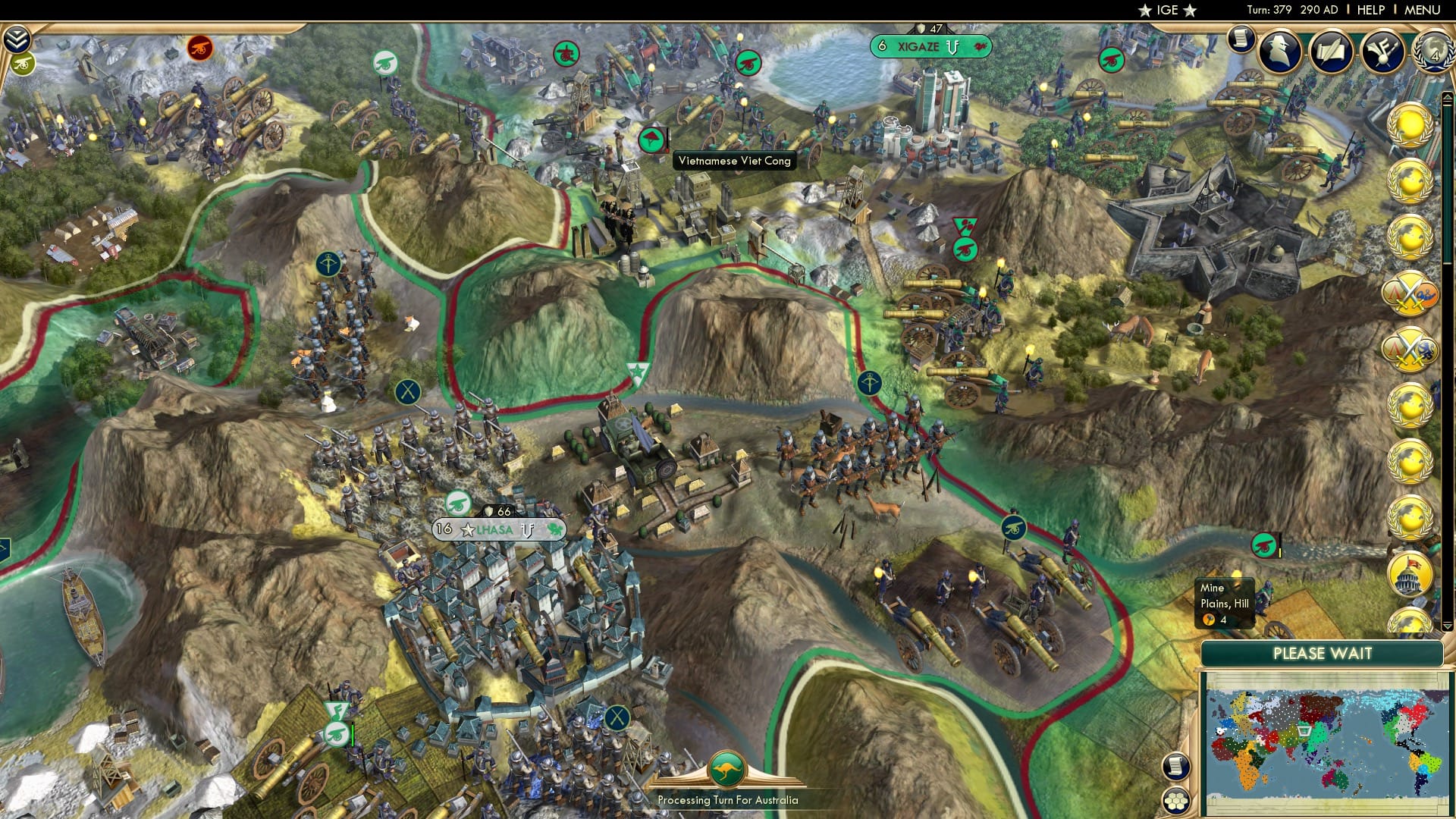1456x819 pixels.
Task: Click the IGE button in the top bar
Action: [x=1168, y=10]
